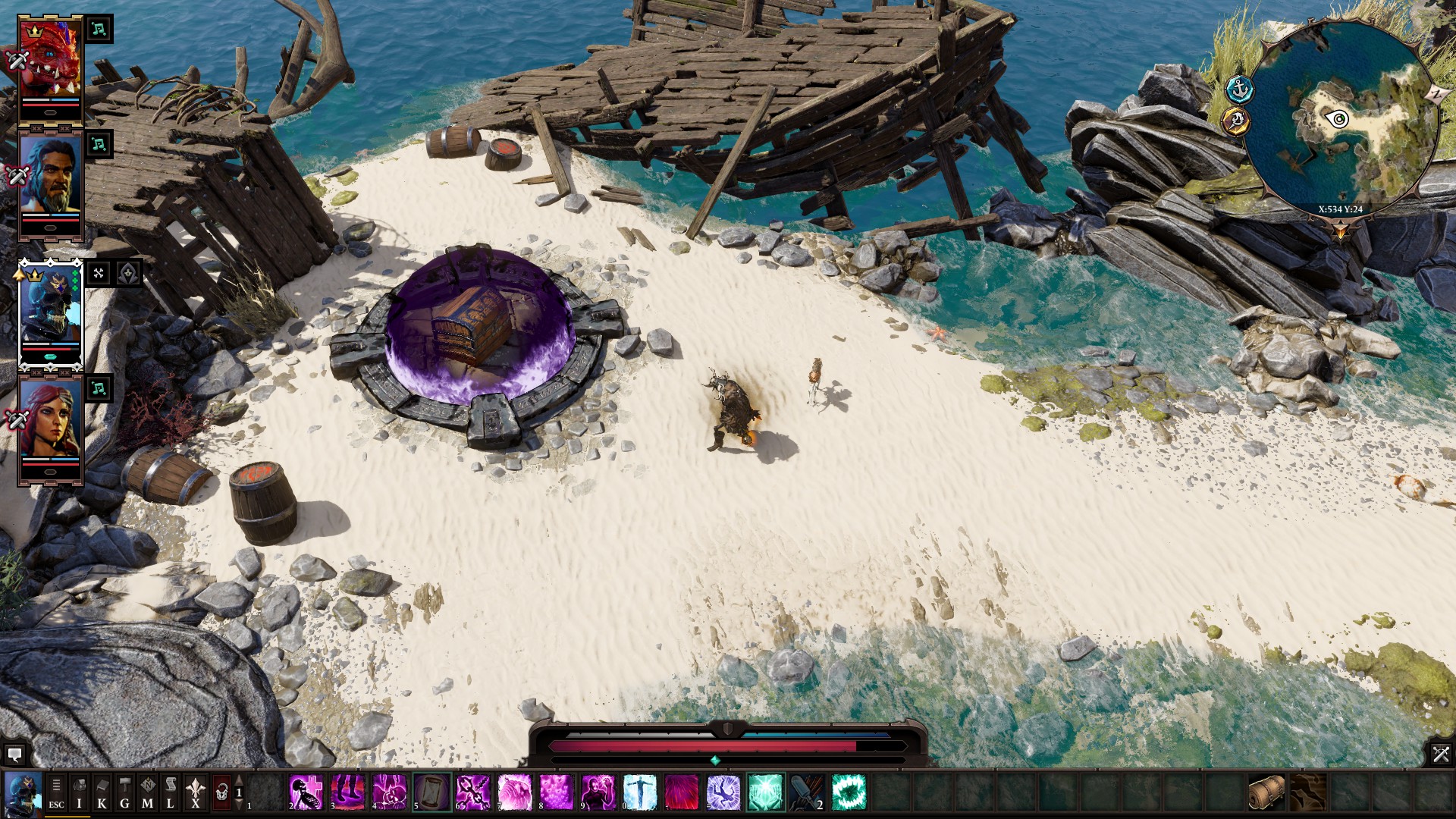Screen dimensions: 1456x819
Task: Open the journal scroll button
Action: click(171, 793)
